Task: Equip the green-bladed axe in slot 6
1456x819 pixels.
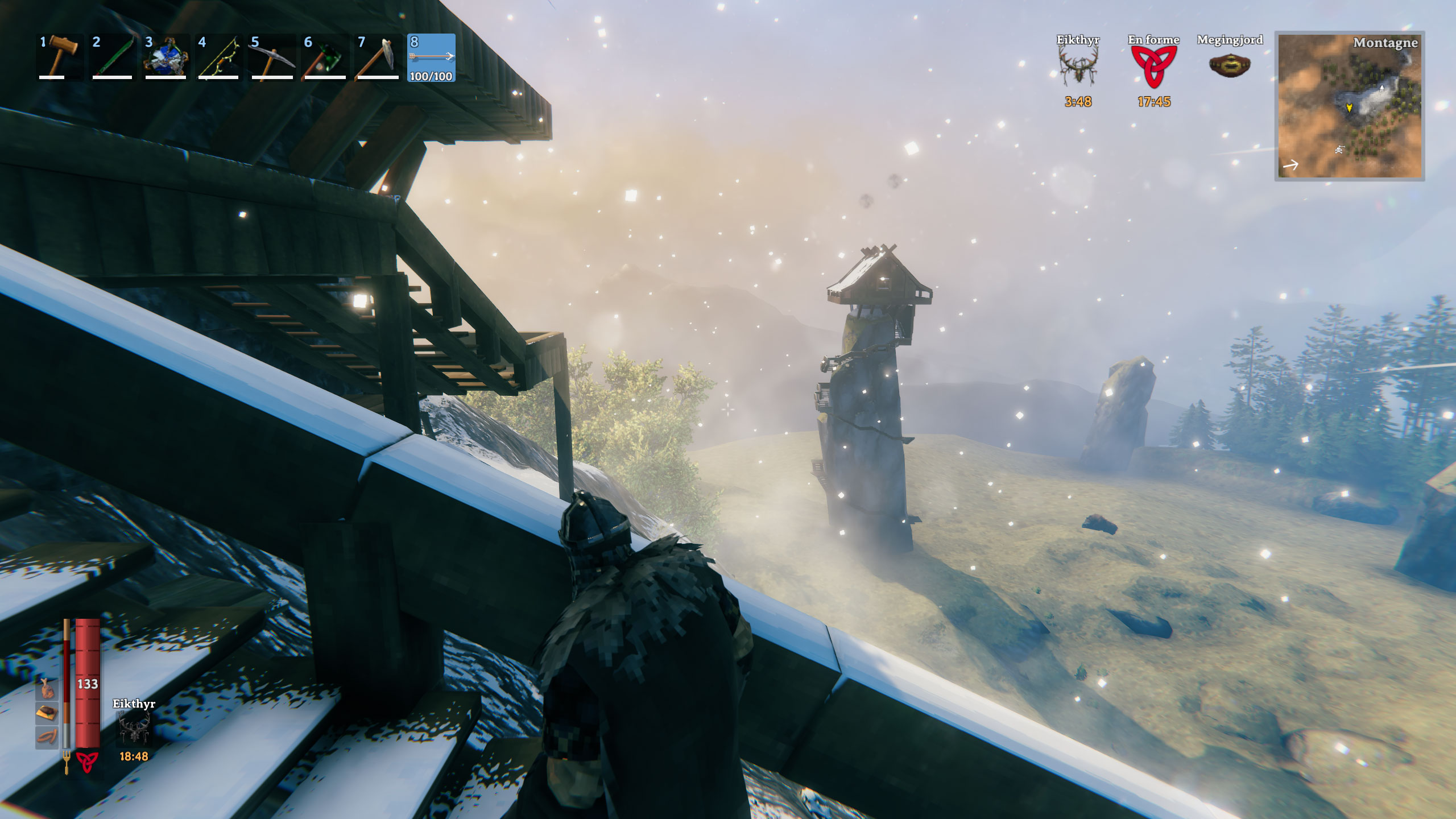Action: (x=325, y=57)
